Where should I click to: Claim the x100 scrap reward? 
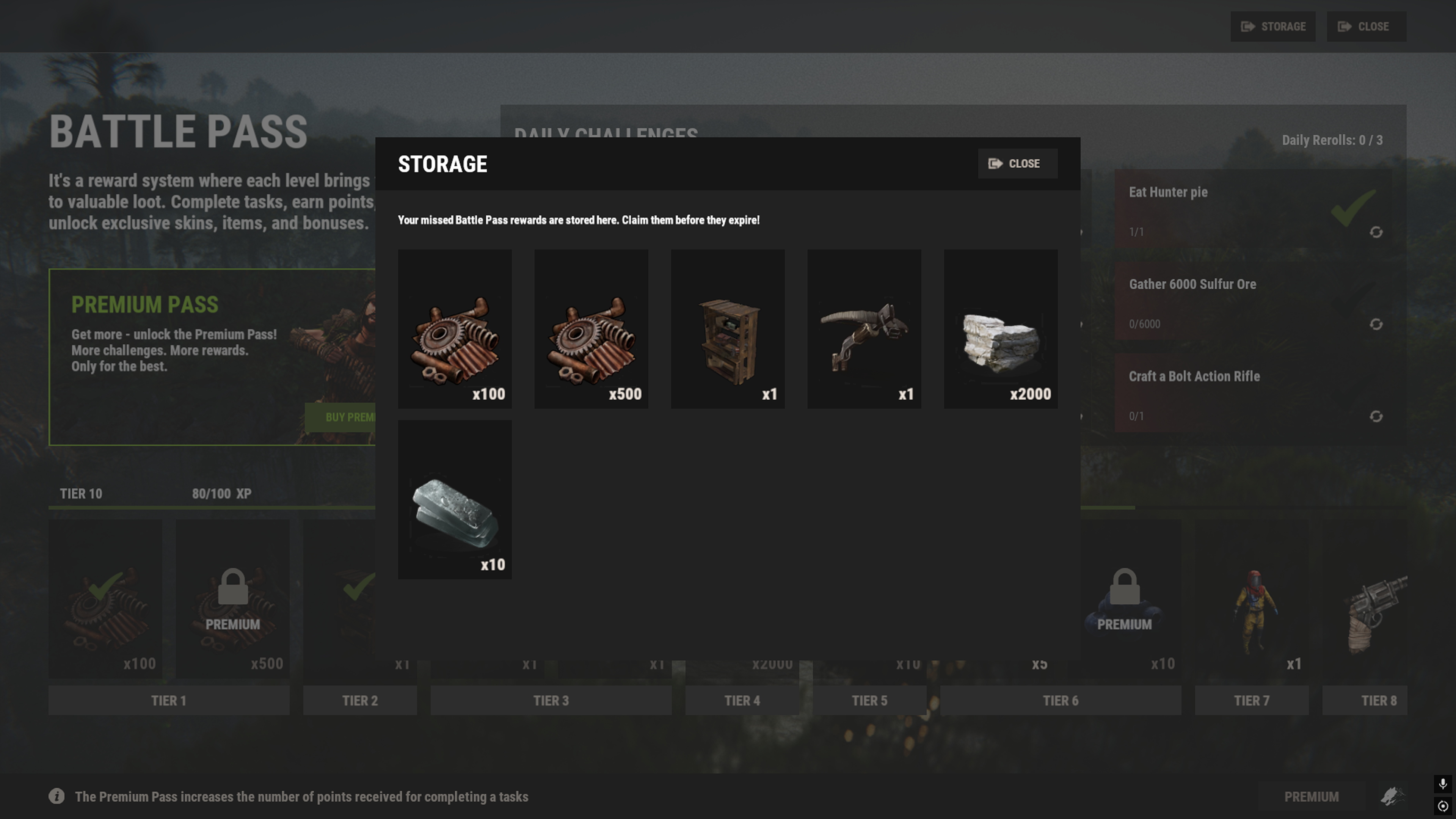click(x=455, y=329)
